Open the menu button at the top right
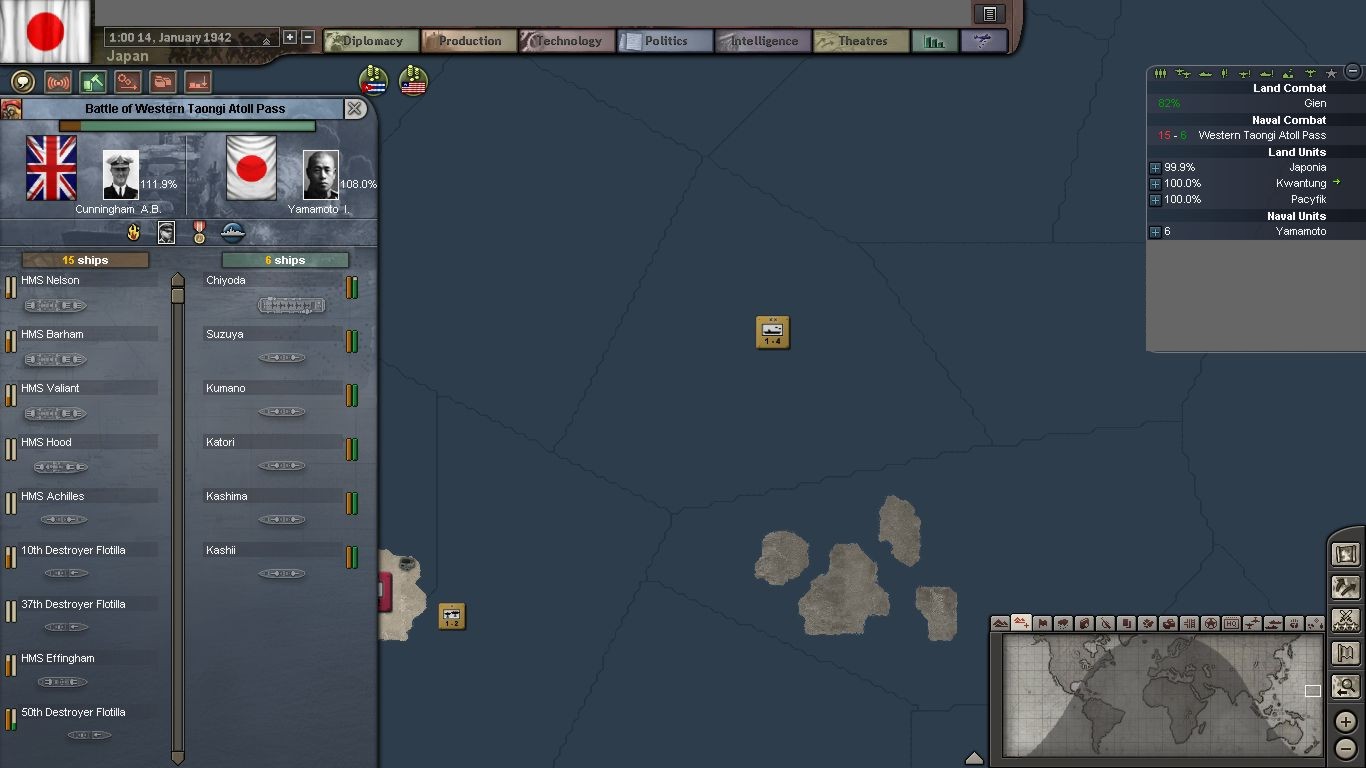 pos(989,14)
